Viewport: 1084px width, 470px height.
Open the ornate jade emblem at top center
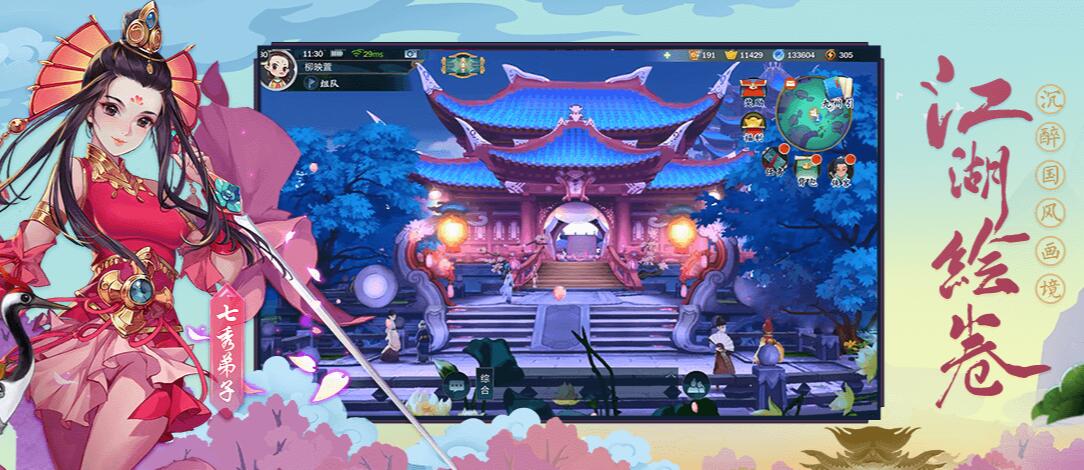[462, 66]
